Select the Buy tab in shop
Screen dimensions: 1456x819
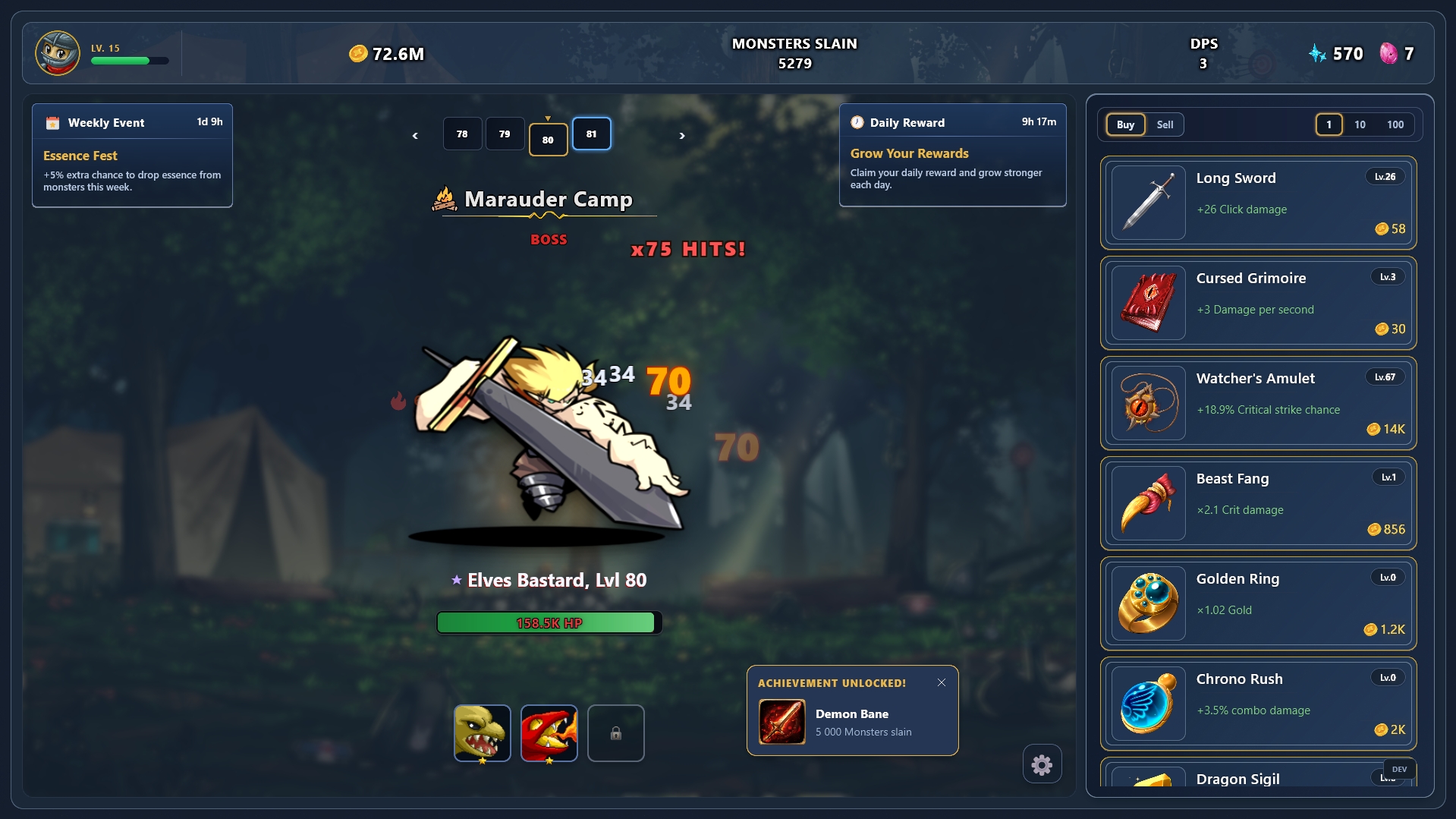coord(1125,124)
